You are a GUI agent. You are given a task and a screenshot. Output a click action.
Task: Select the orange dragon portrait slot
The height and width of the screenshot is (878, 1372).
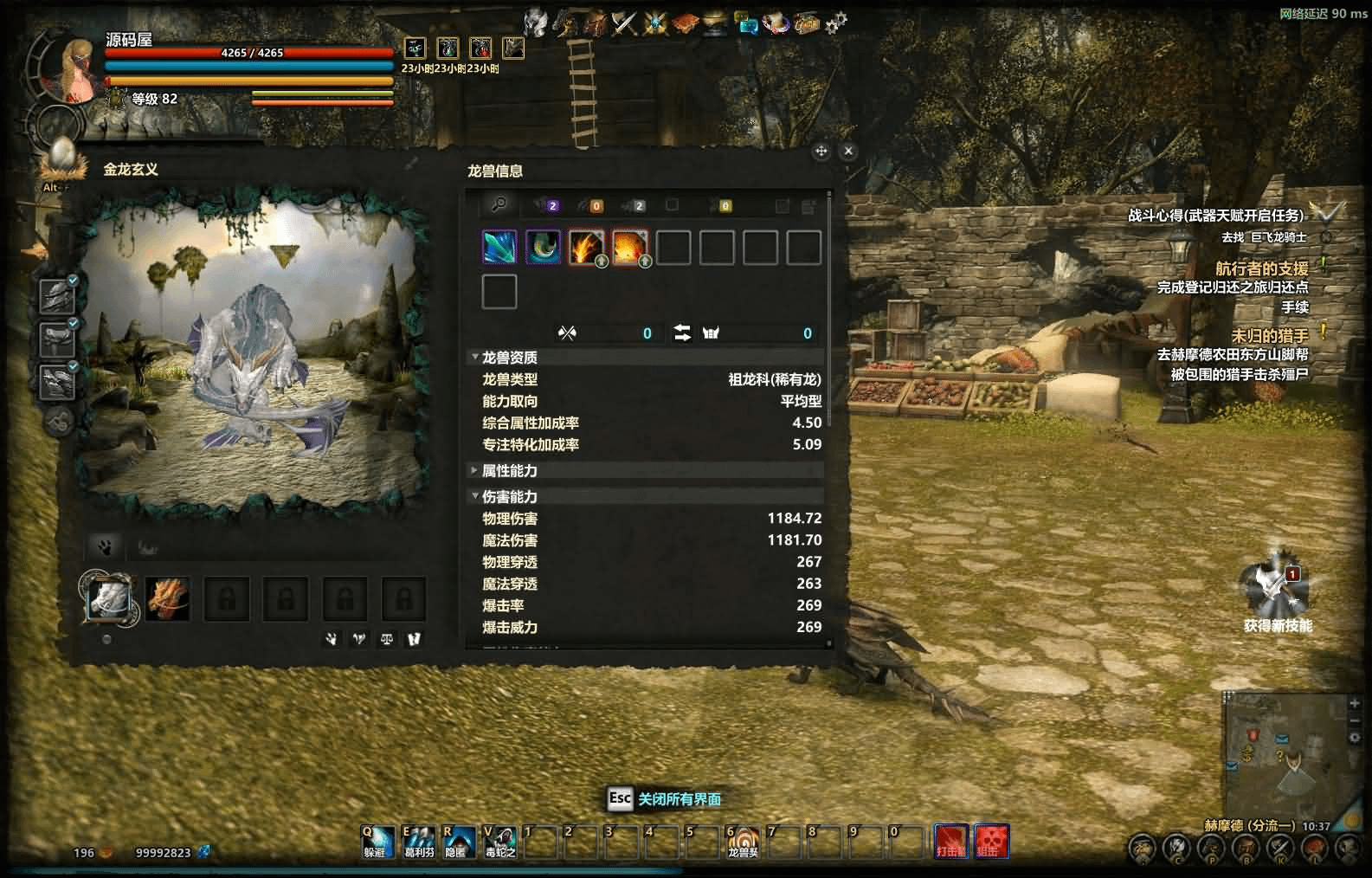point(167,597)
